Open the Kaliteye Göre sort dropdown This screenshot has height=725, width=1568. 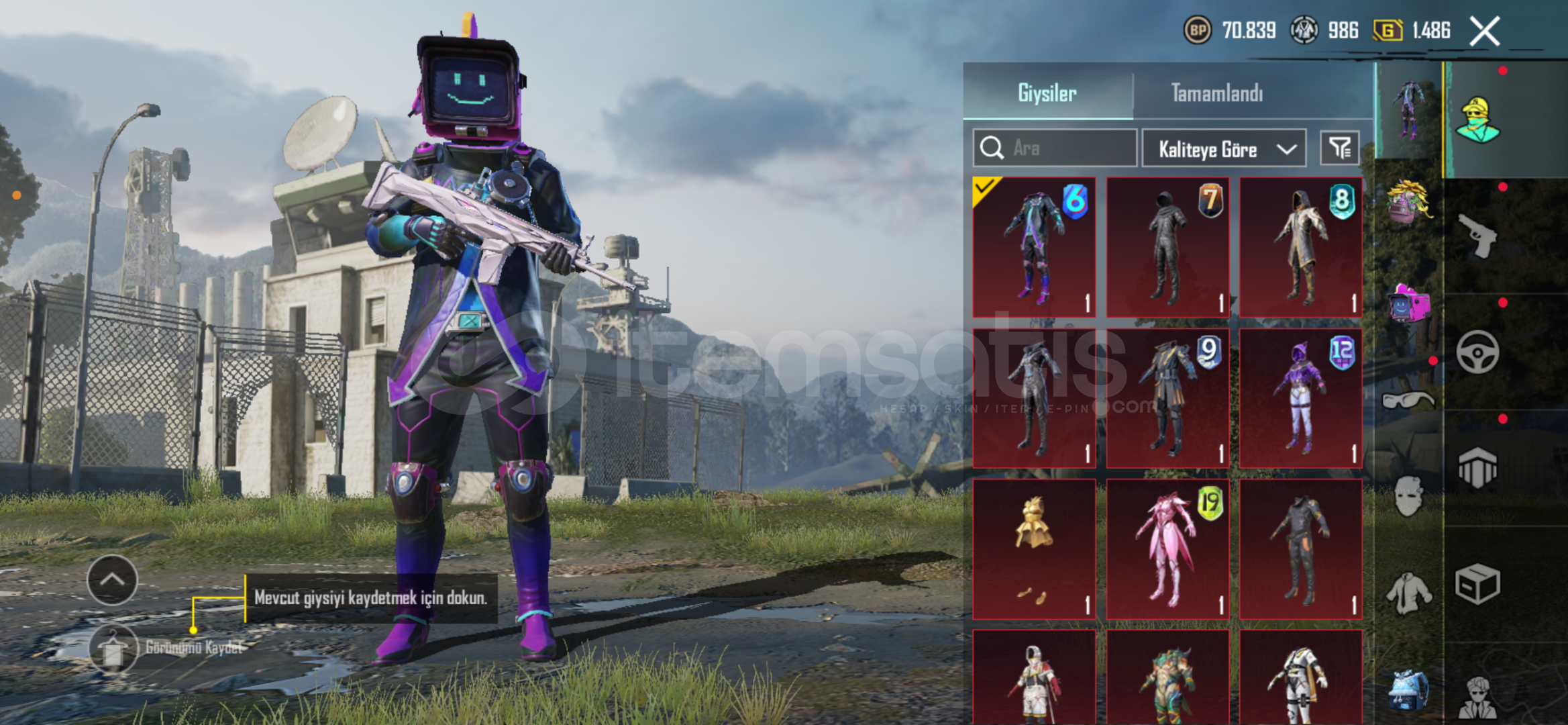point(1224,148)
